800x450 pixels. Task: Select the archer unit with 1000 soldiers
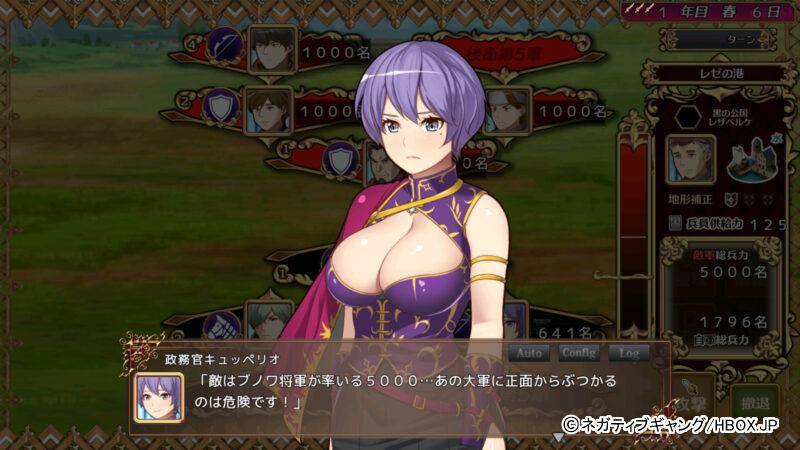click(271, 48)
